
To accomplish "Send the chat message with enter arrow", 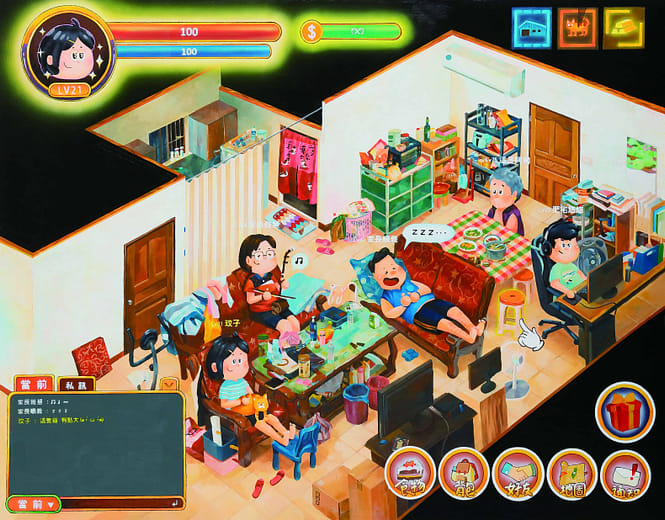I will pyautogui.click(x=176, y=503).
